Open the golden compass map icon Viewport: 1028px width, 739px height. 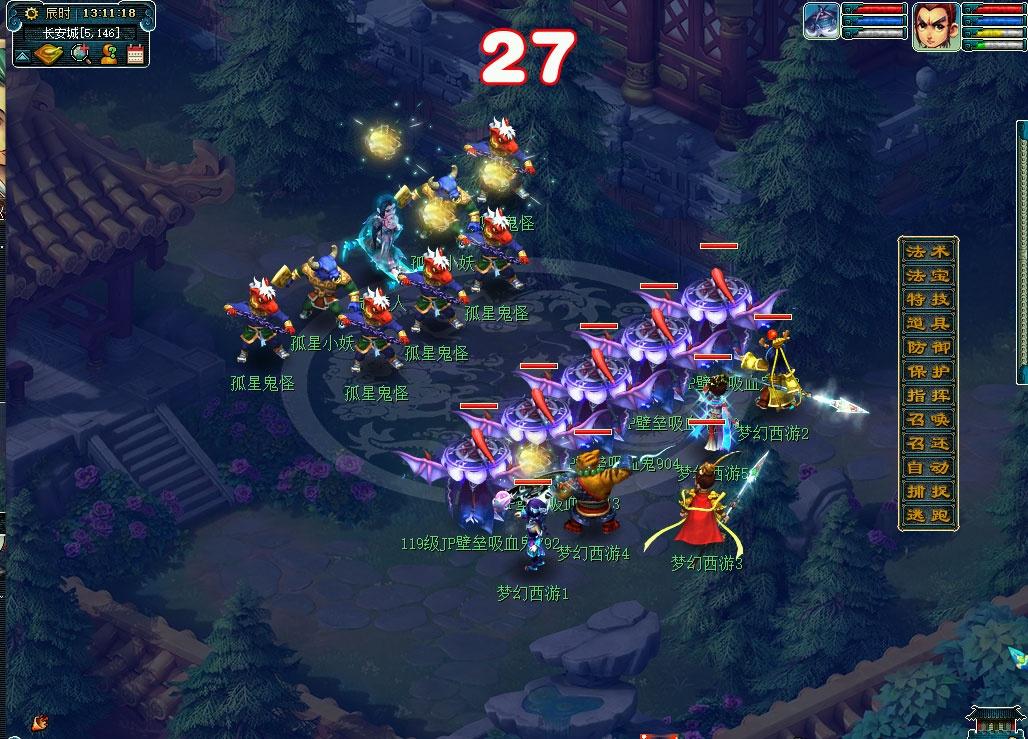tap(49, 54)
